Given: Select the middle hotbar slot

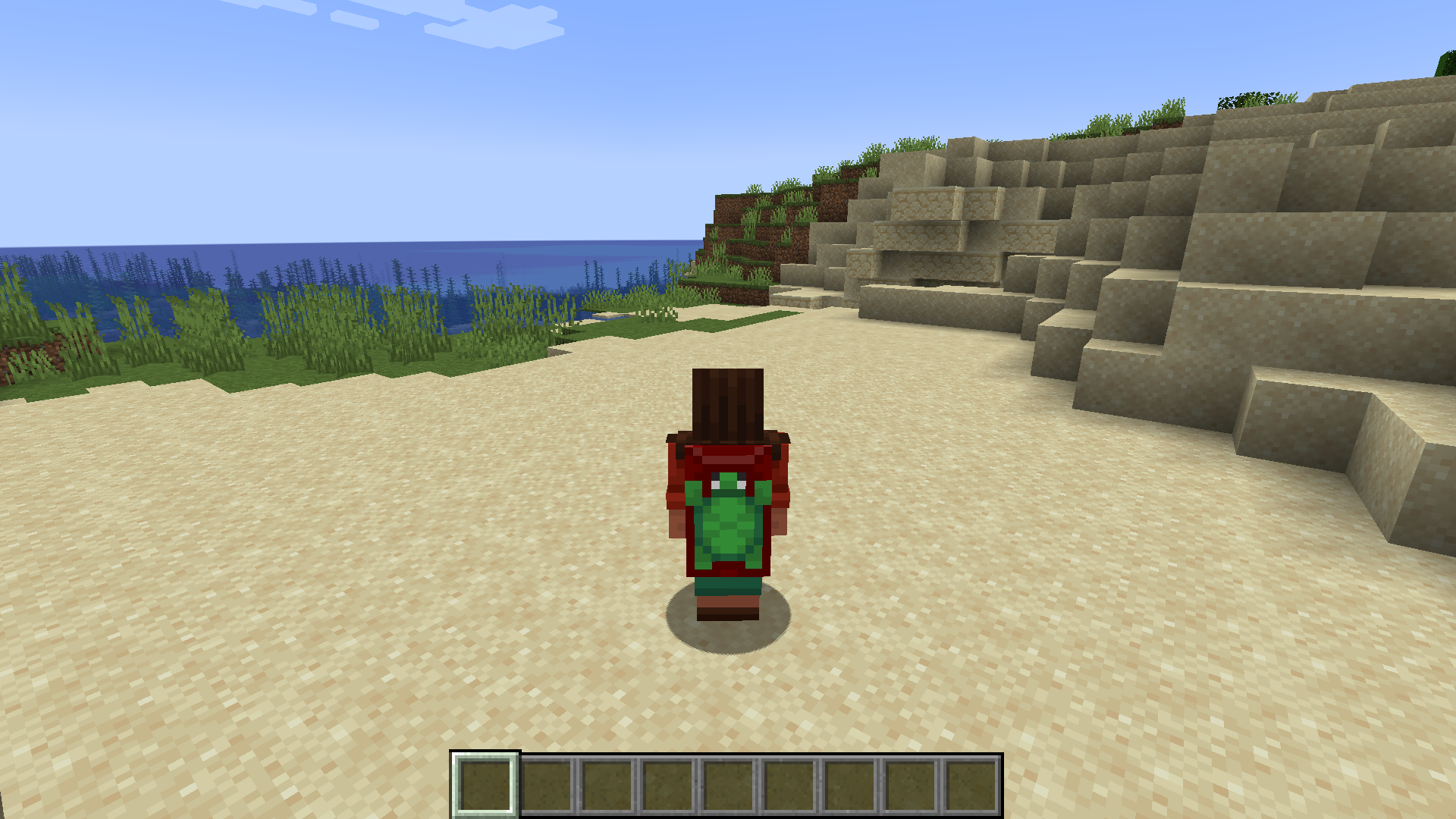Looking at the screenshot, I should (x=728, y=785).
